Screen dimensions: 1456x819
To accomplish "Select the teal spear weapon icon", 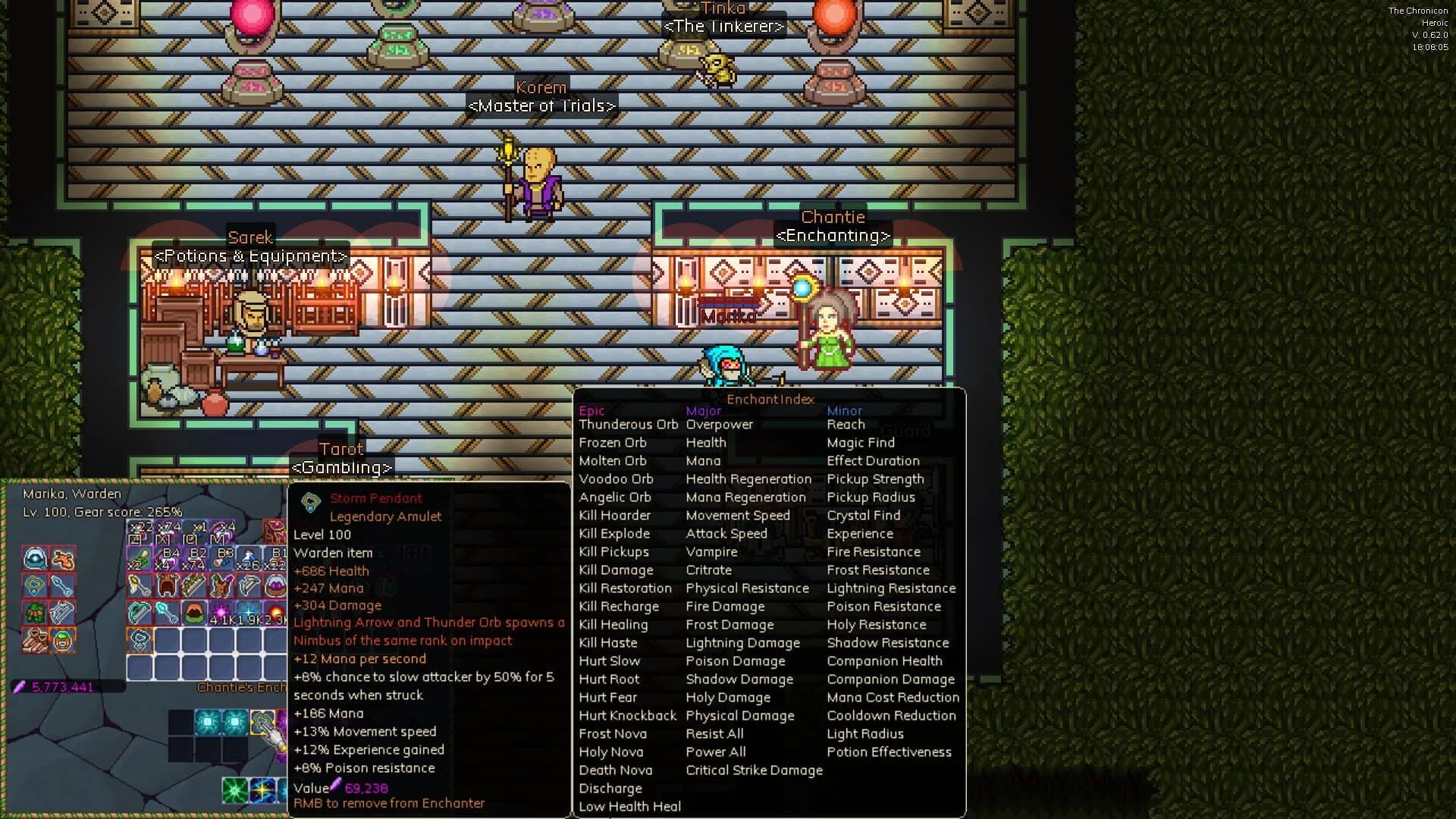I will (138, 610).
